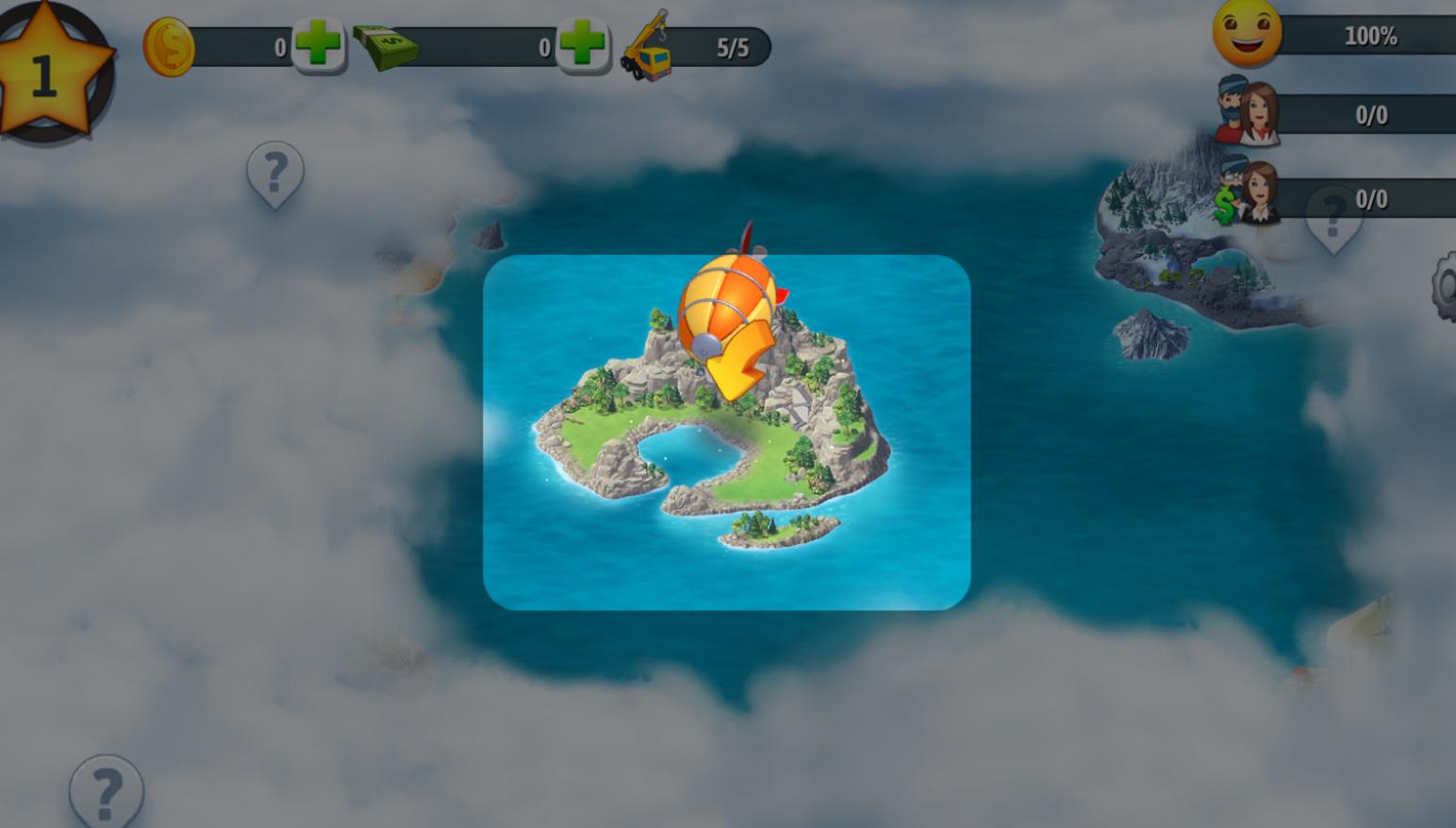Add cash with the green plus button

582,44
